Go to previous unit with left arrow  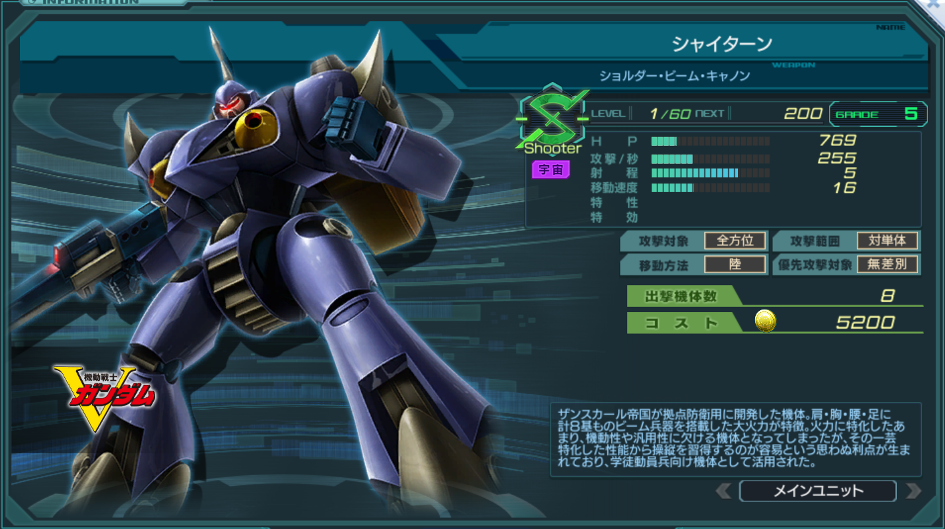pos(724,491)
